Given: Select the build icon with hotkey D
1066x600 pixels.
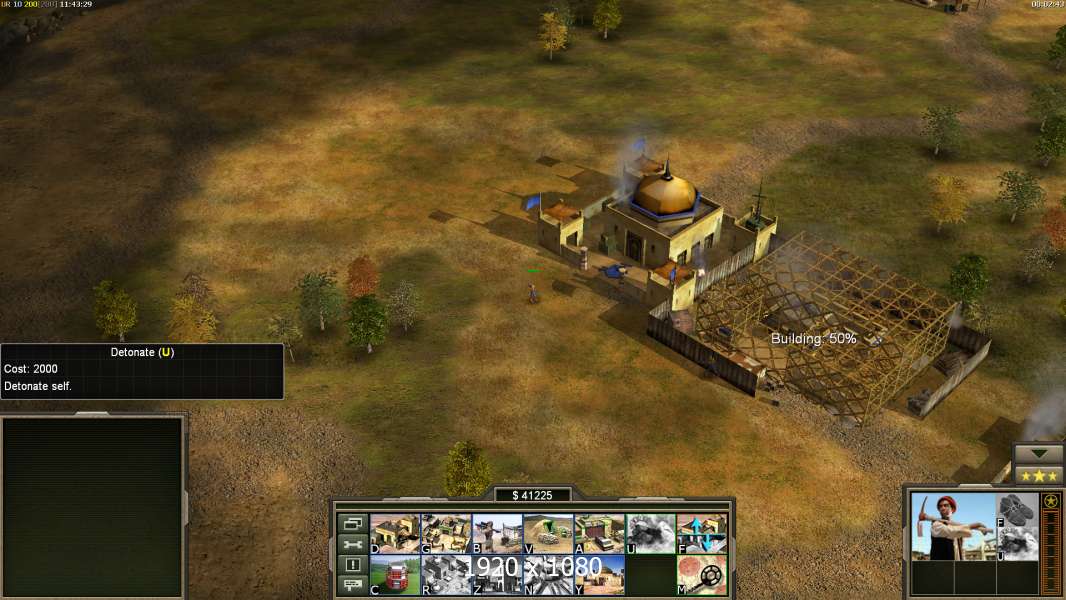Looking at the screenshot, I should point(394,533).
